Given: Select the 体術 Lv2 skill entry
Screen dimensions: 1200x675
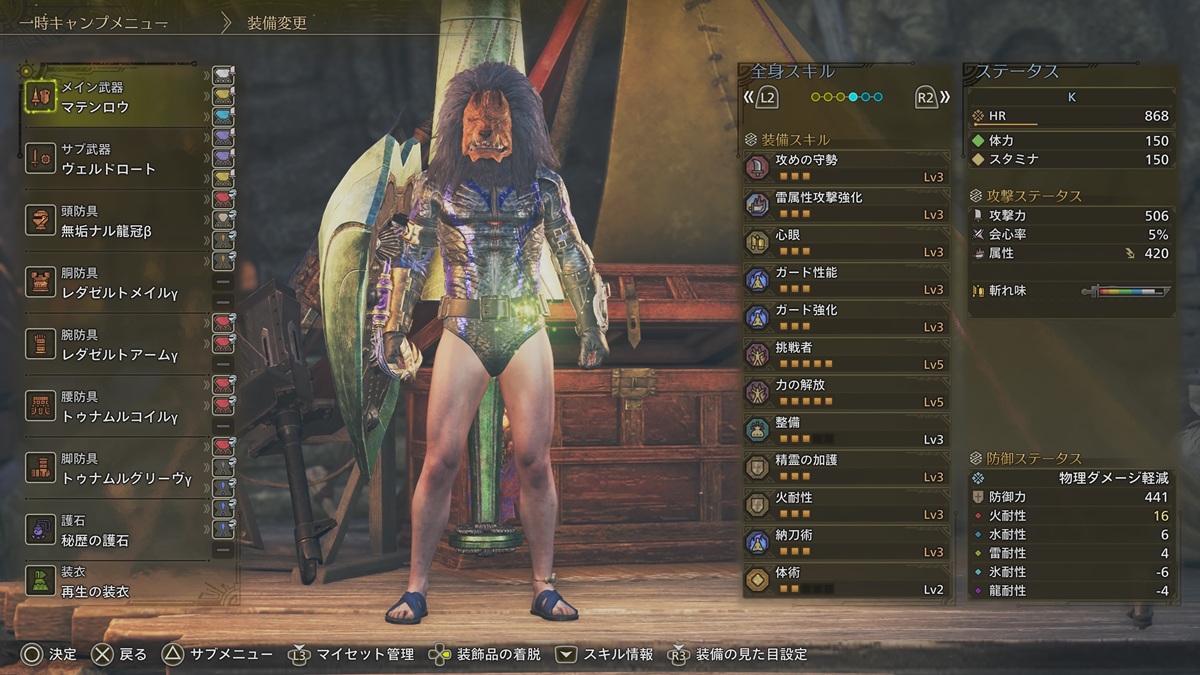Looking at the screenshot, I should (x=845, y=580).
